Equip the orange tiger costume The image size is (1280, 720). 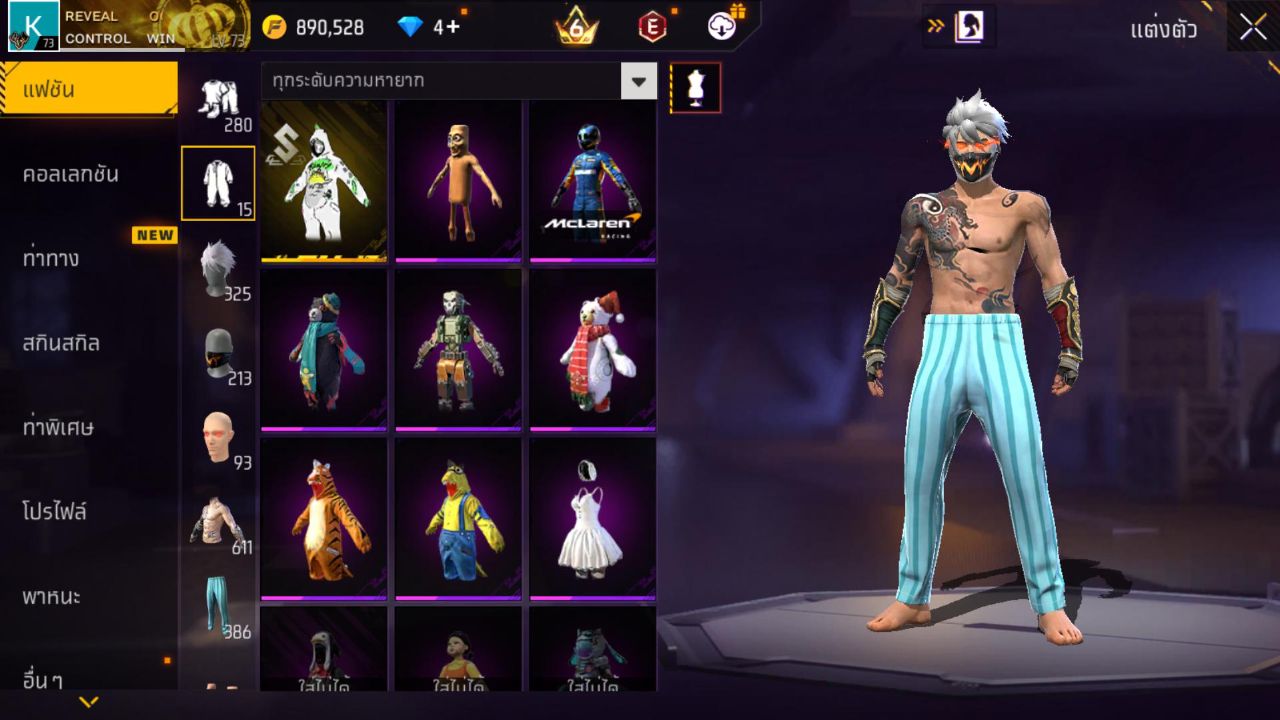(324, 518)
